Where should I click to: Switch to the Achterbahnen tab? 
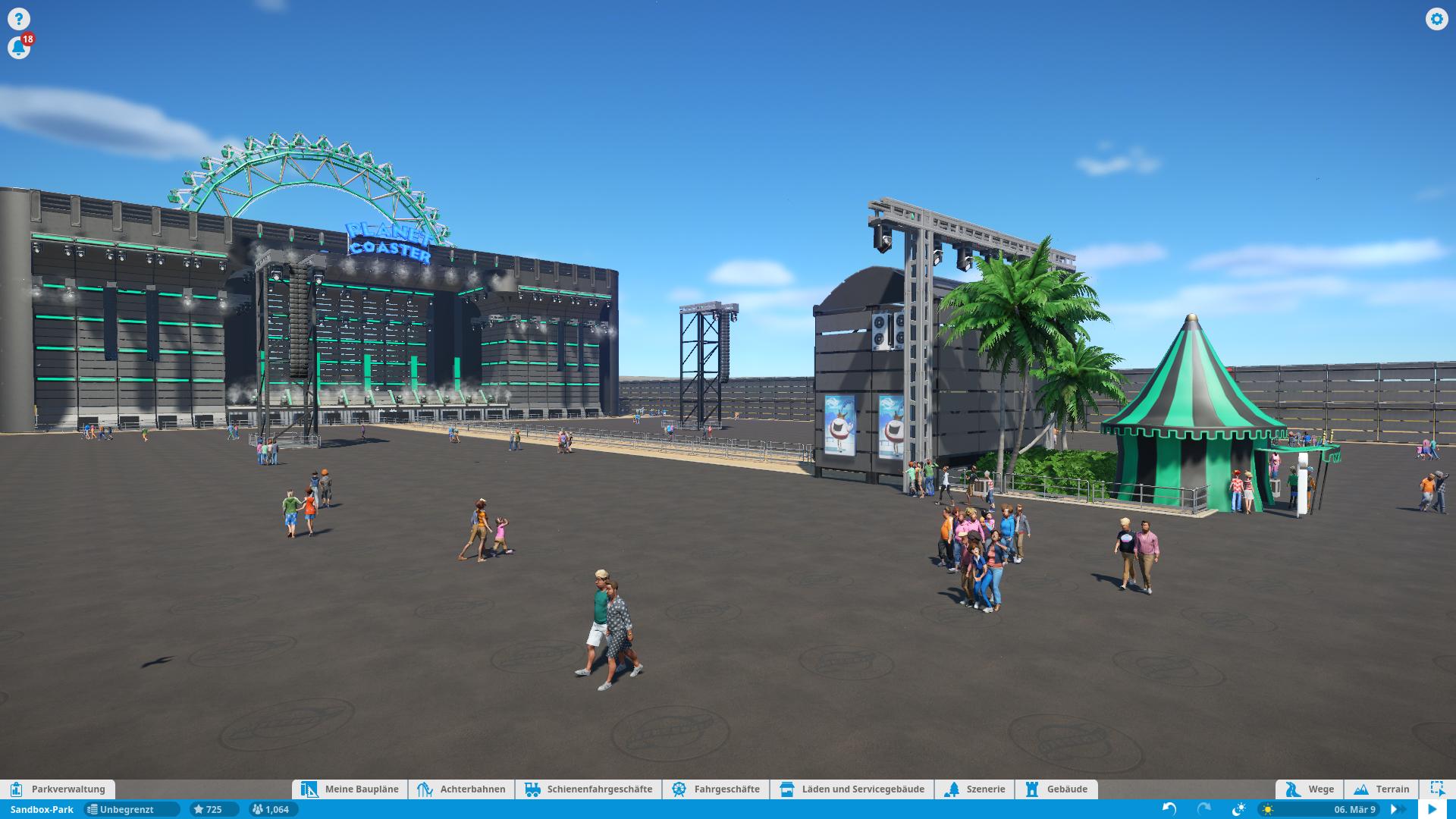coord(462,789)
